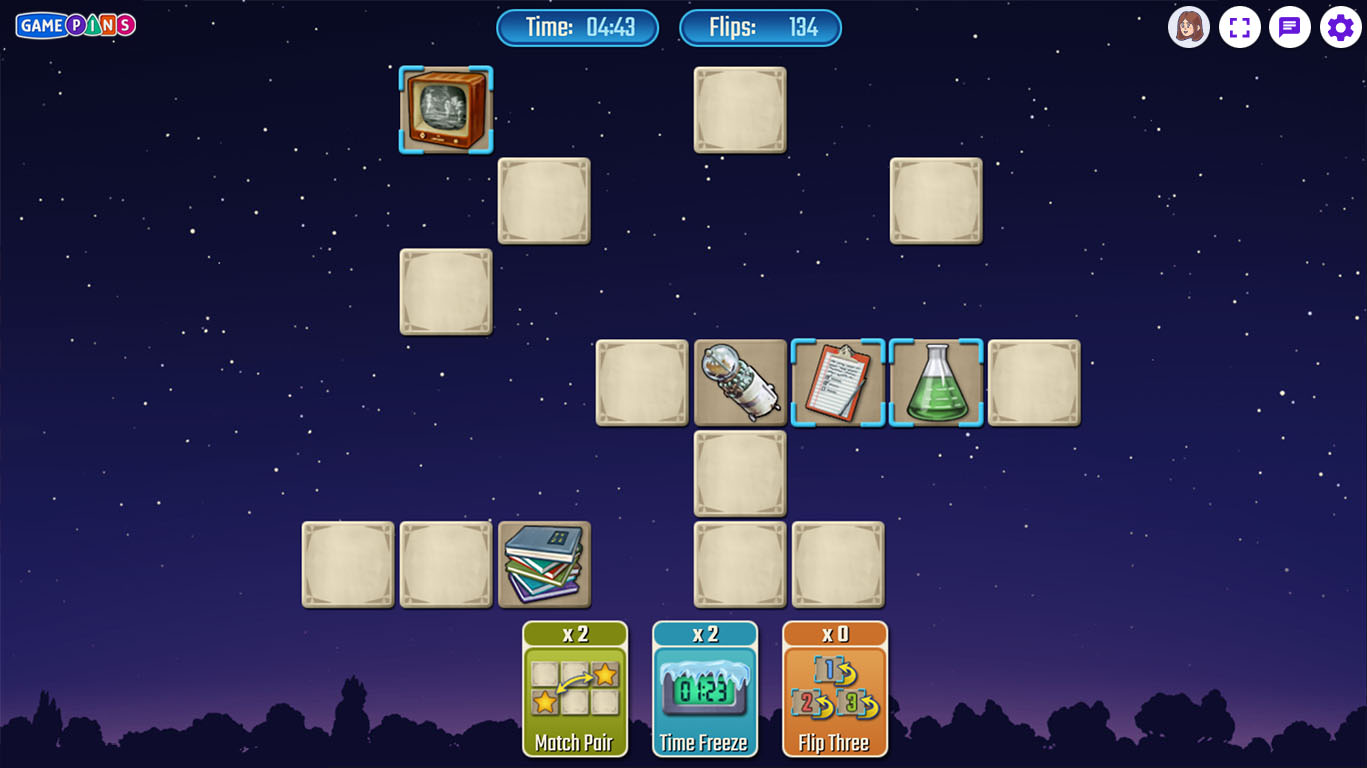Use the Time Freeze power-up
Screen dimensions: 1367x768
(x=705, y=689)
